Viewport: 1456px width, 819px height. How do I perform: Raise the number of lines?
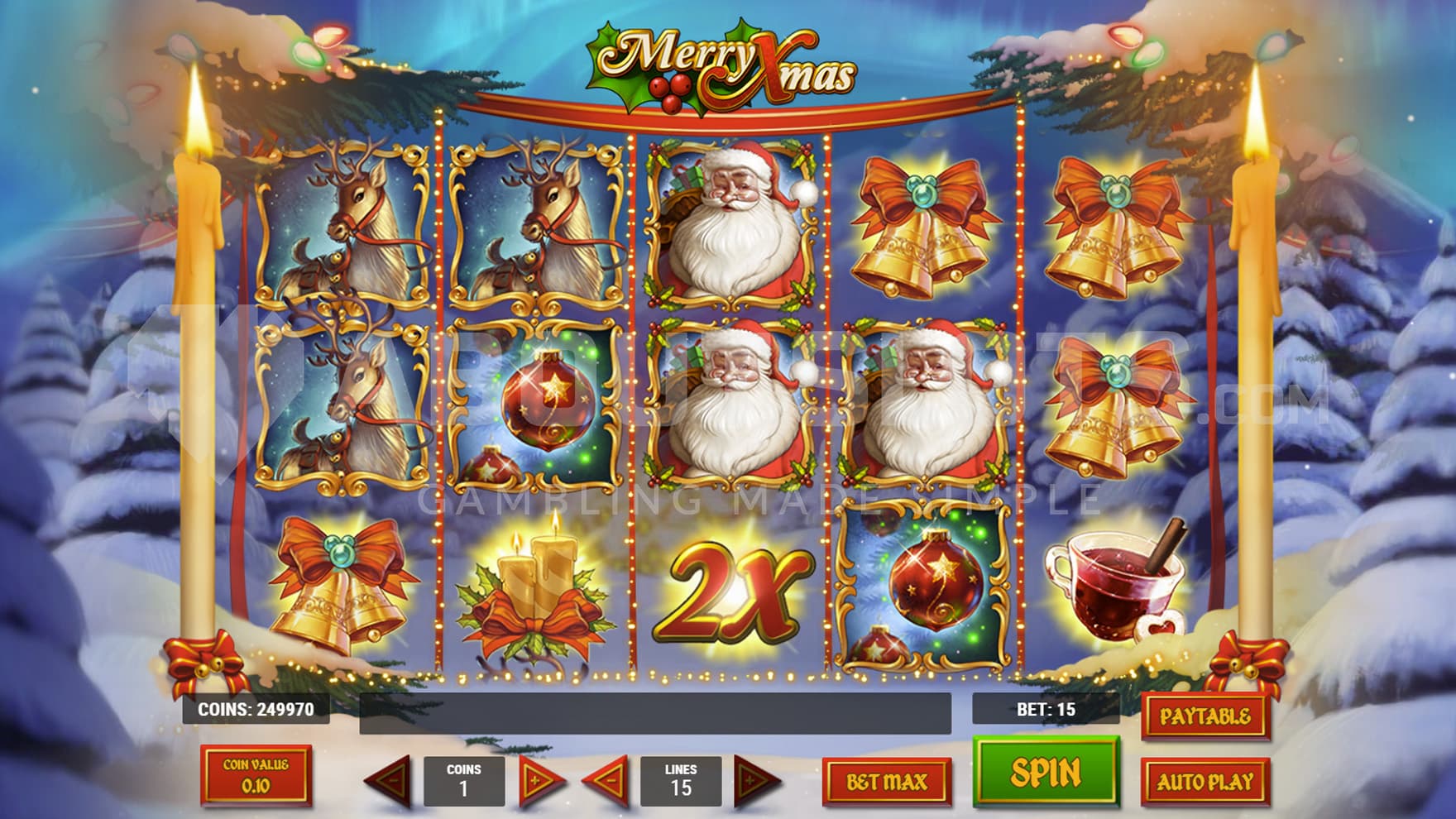(756, 781)
